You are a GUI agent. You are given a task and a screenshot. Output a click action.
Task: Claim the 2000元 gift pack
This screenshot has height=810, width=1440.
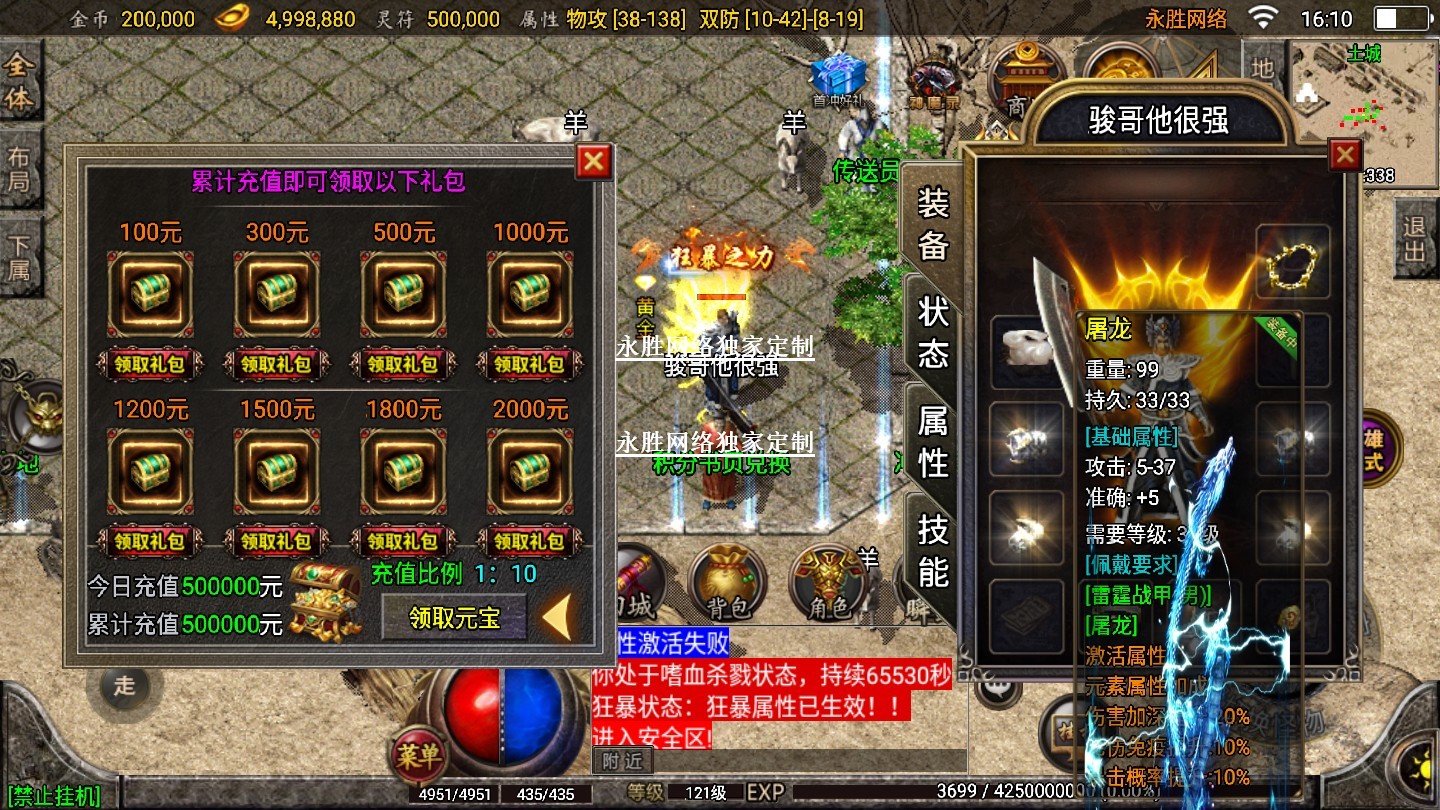[530, 541]
